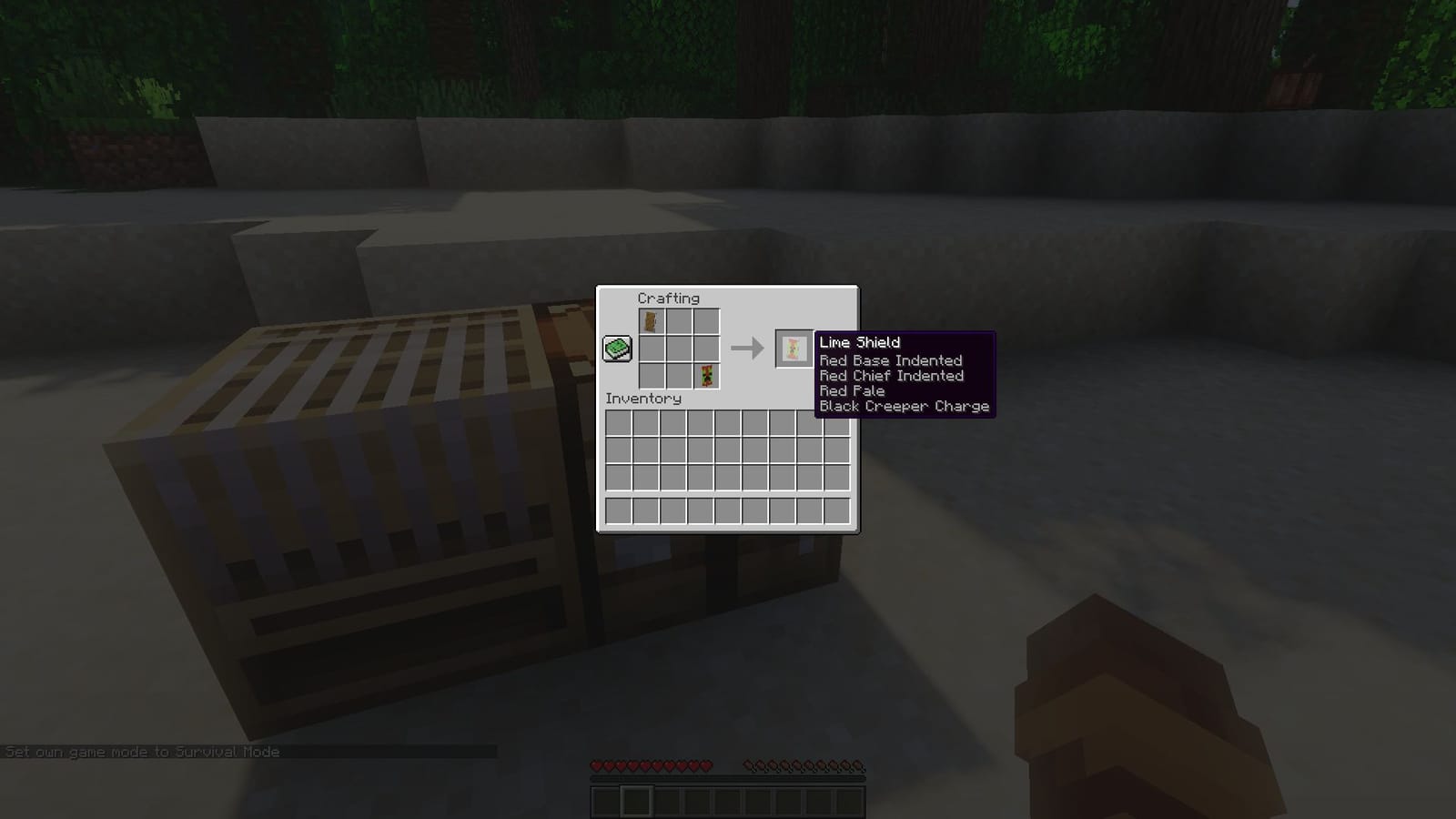Click the first hunger icon on the hunger bar
This screenshot has width=1456, height=819.
746,765
